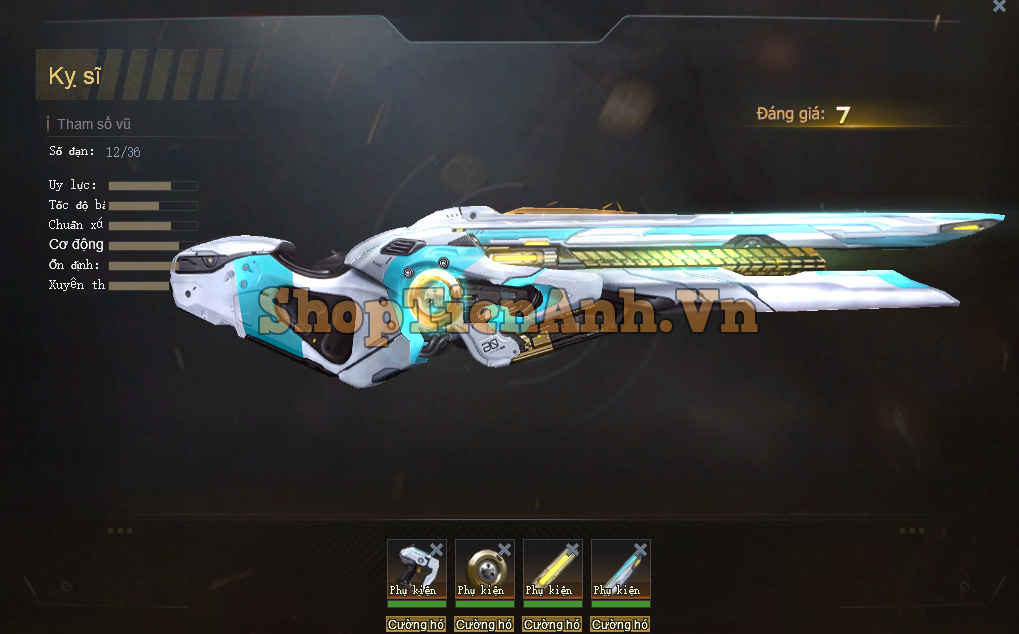Click Cường hóa under the gold disc accessory
The image size is (1019, 634).
(x=484, y=625)
